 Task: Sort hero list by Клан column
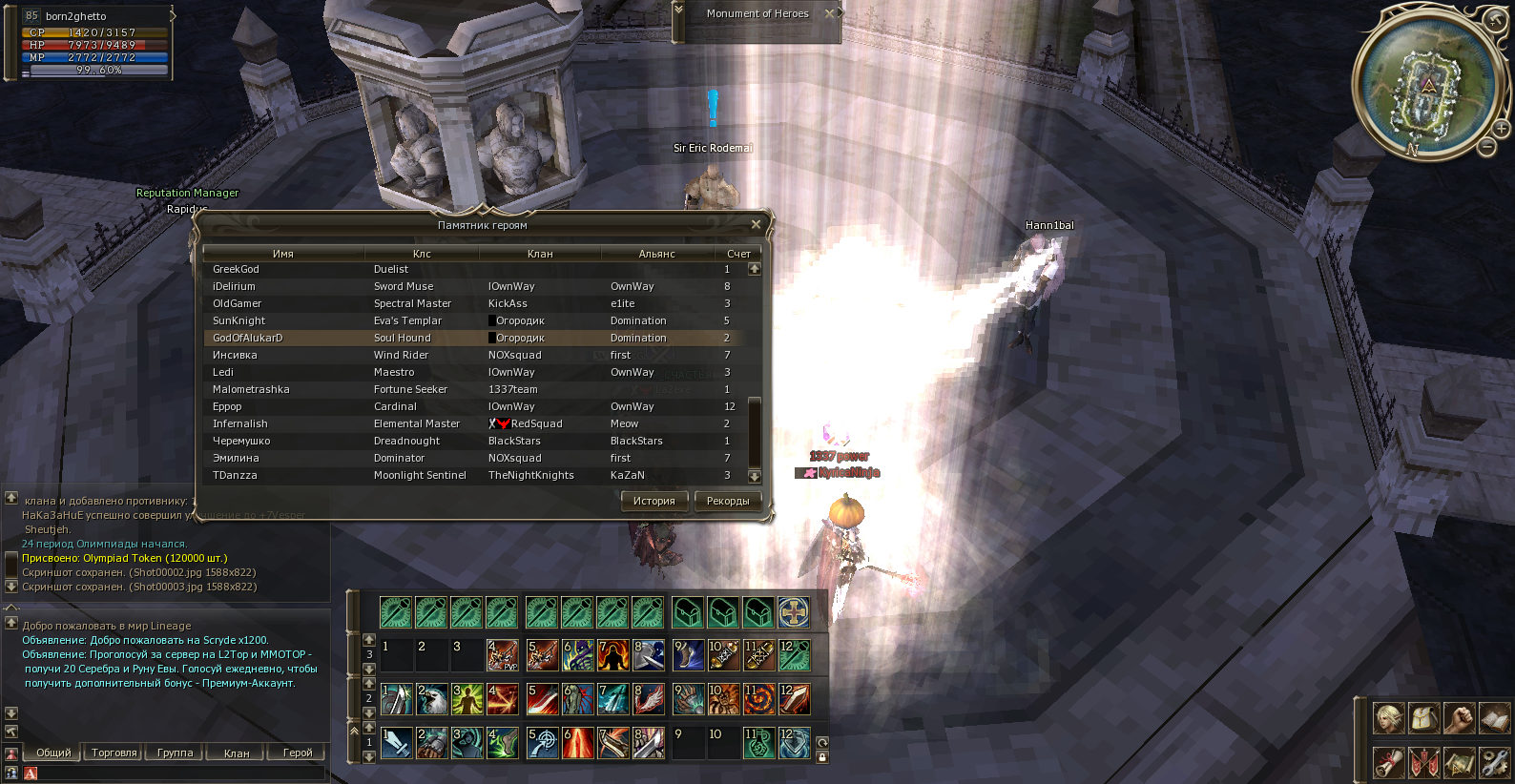pyautogui.click(x=540, y=254)
